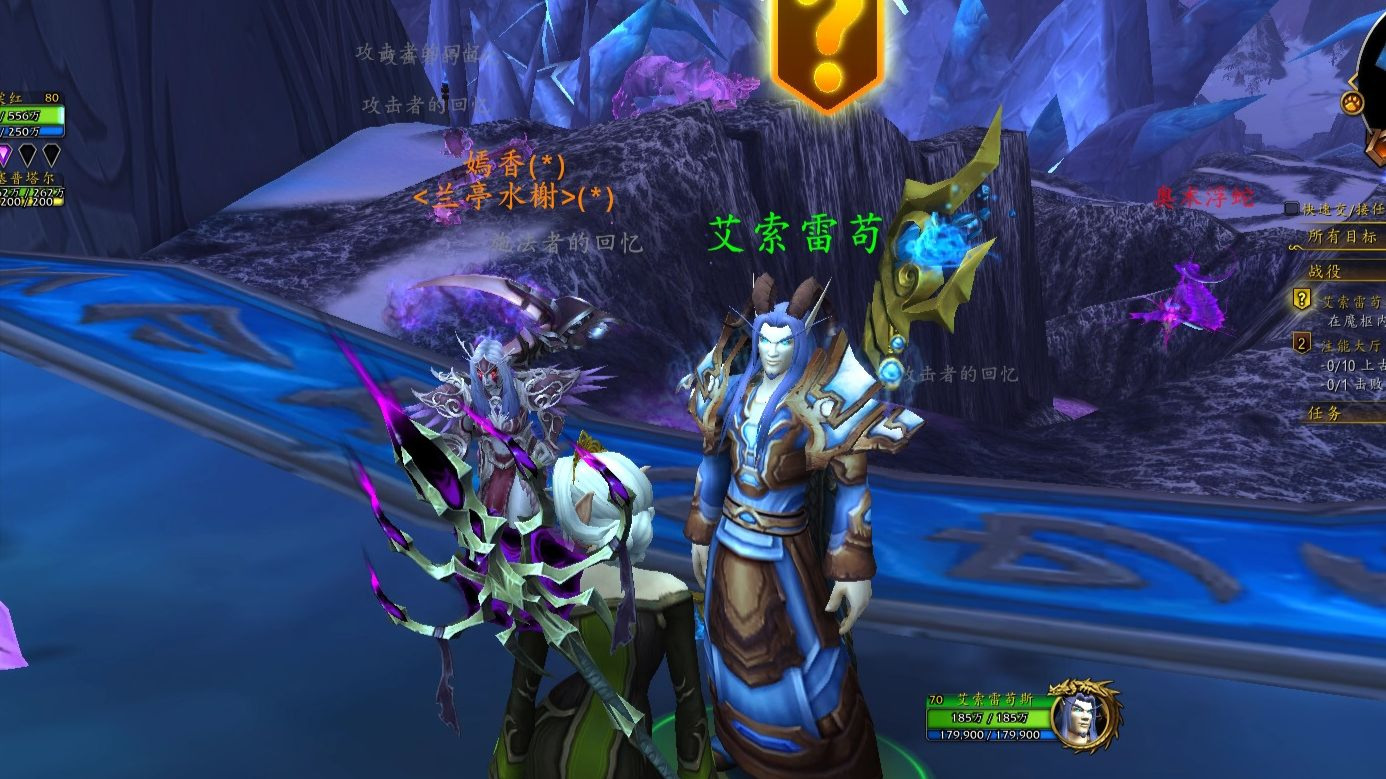Image resolution: width=1386 pixels, height=779 pixels.
Task: Select the numbered icon for 注能大厅 quest
Action: click(1300, 343)
